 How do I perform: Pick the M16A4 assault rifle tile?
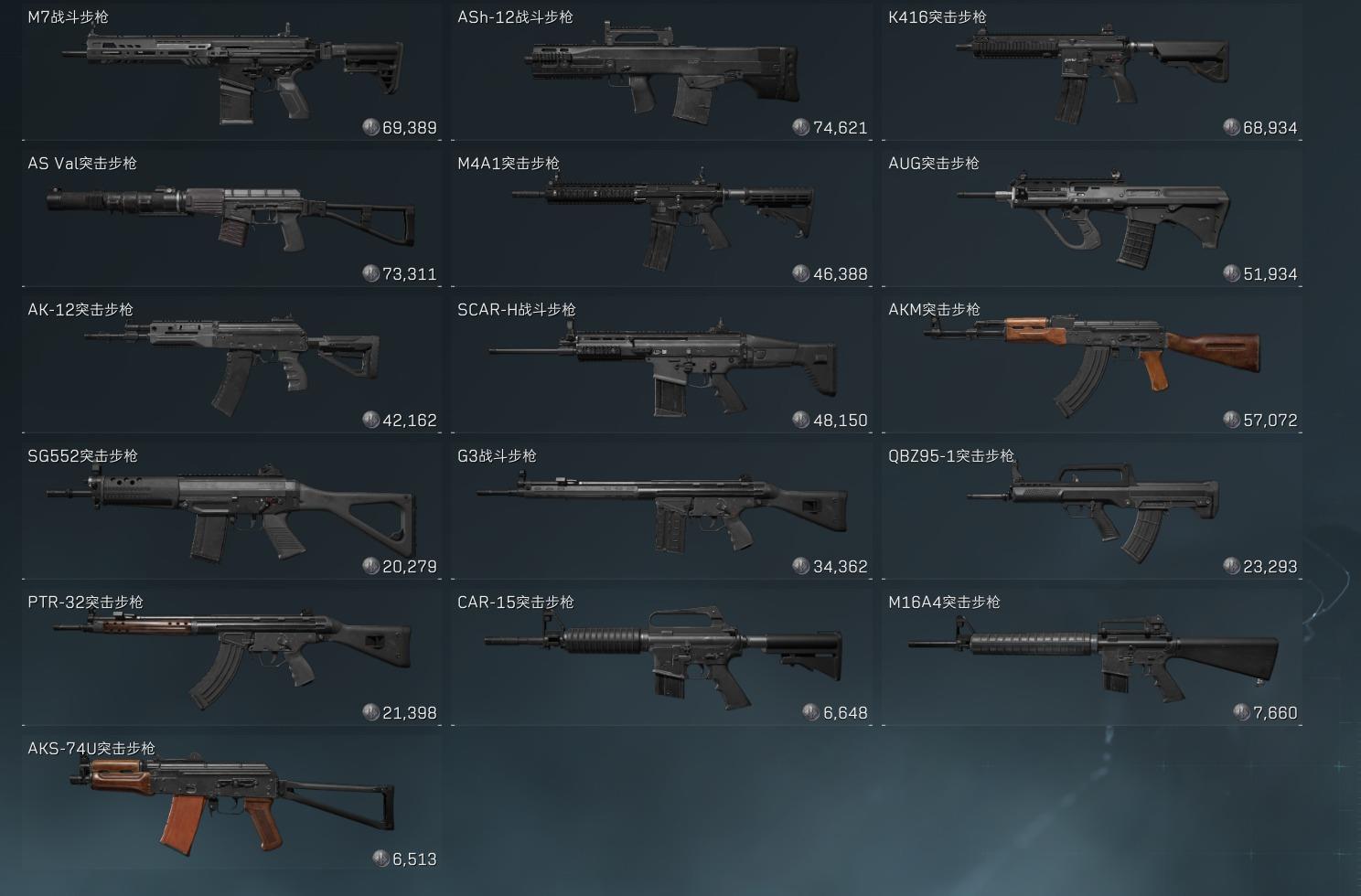tap(1092, 658)
